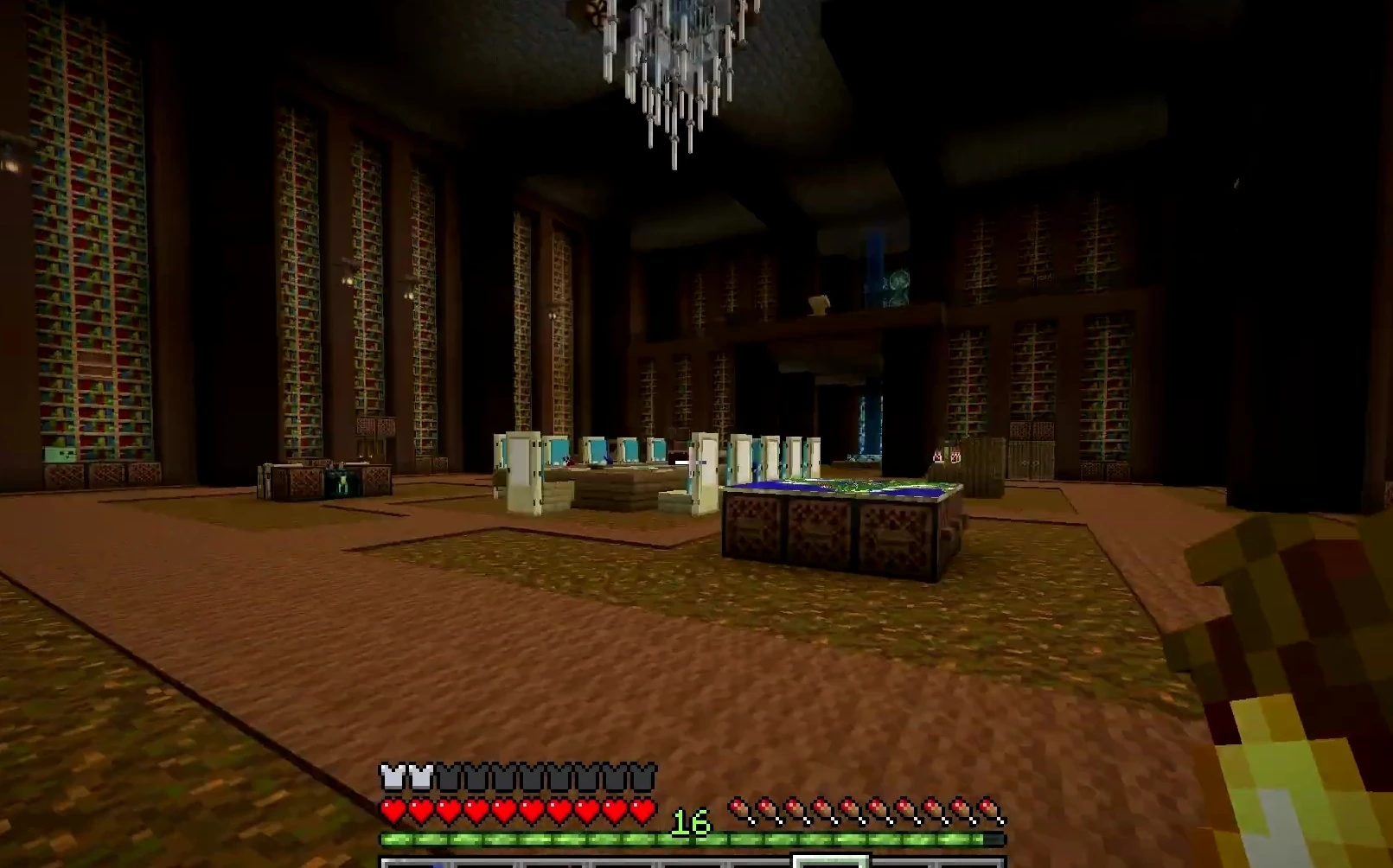
Task: Expand the highlighted hotbar slot
Action: pyautogui.click(x=833, y=861)
